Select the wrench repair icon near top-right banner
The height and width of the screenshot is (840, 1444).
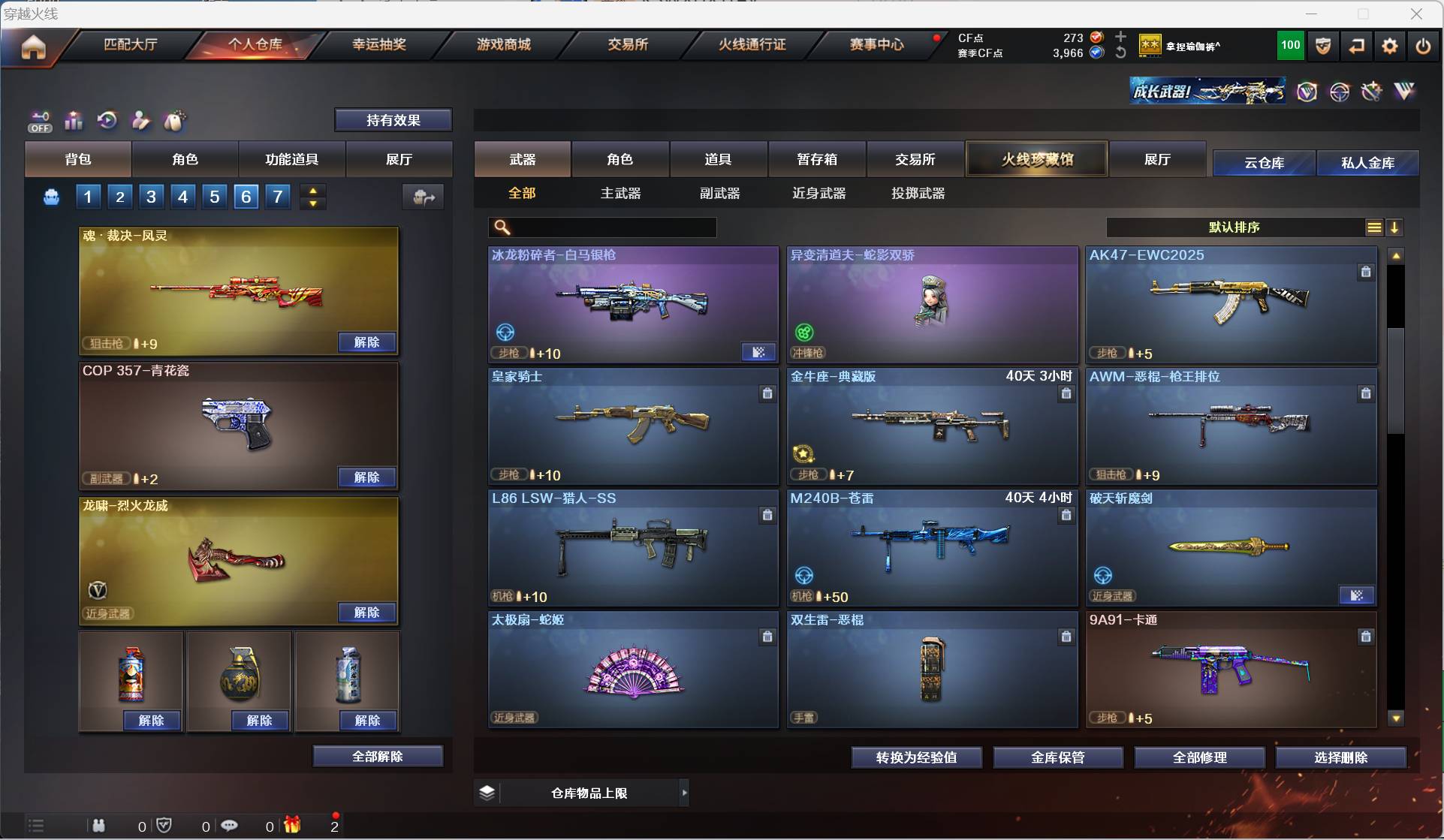point(1371,92)
